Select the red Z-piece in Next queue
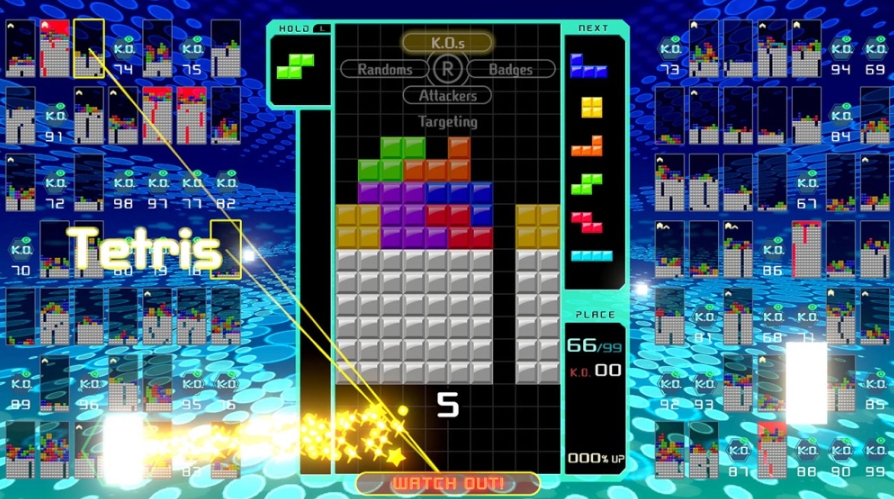 588,221
